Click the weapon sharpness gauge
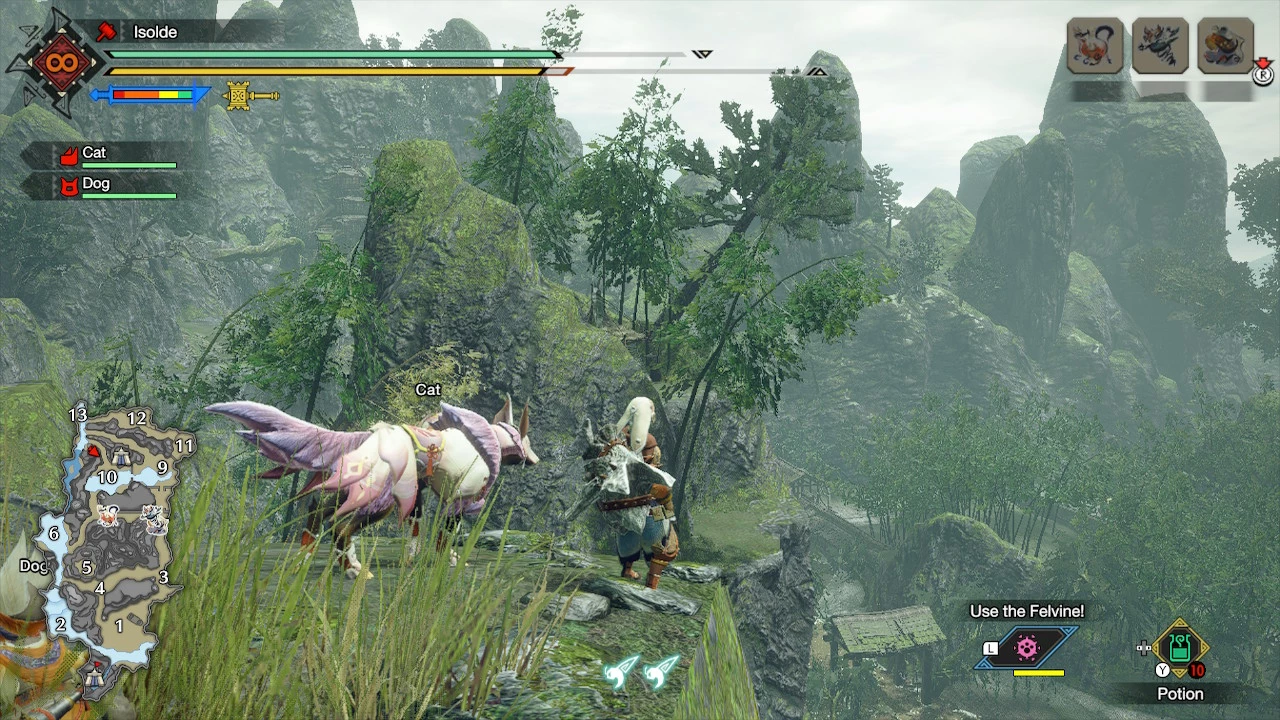 (151, 96)
